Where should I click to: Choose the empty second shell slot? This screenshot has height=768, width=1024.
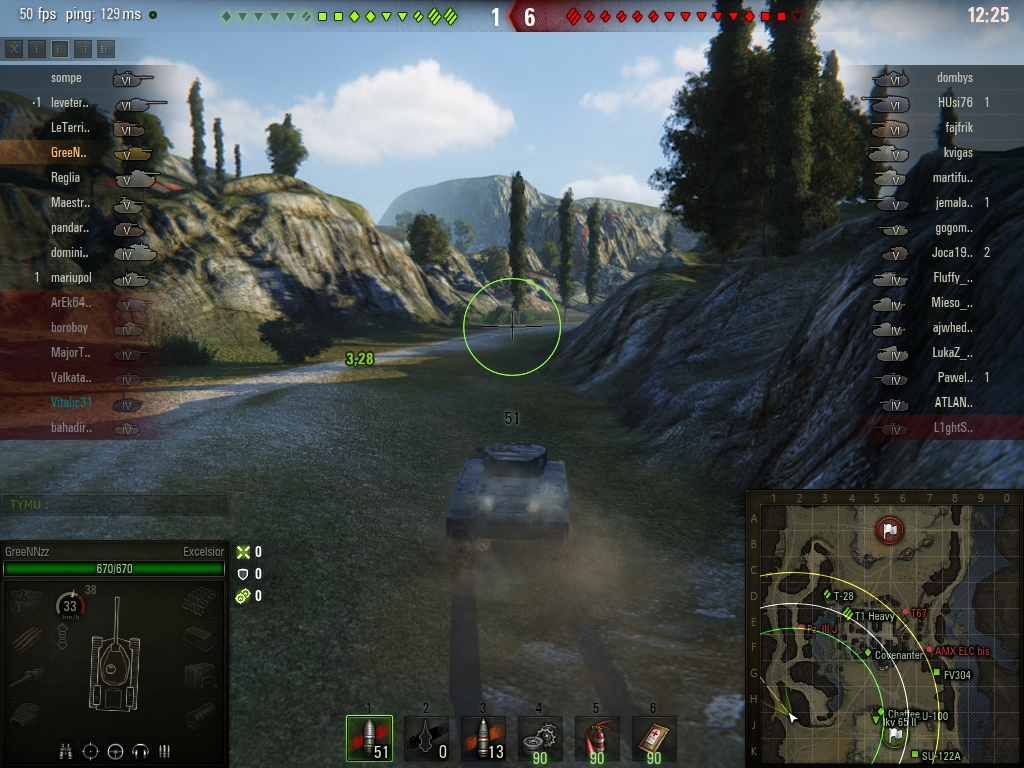pos(427,739)
